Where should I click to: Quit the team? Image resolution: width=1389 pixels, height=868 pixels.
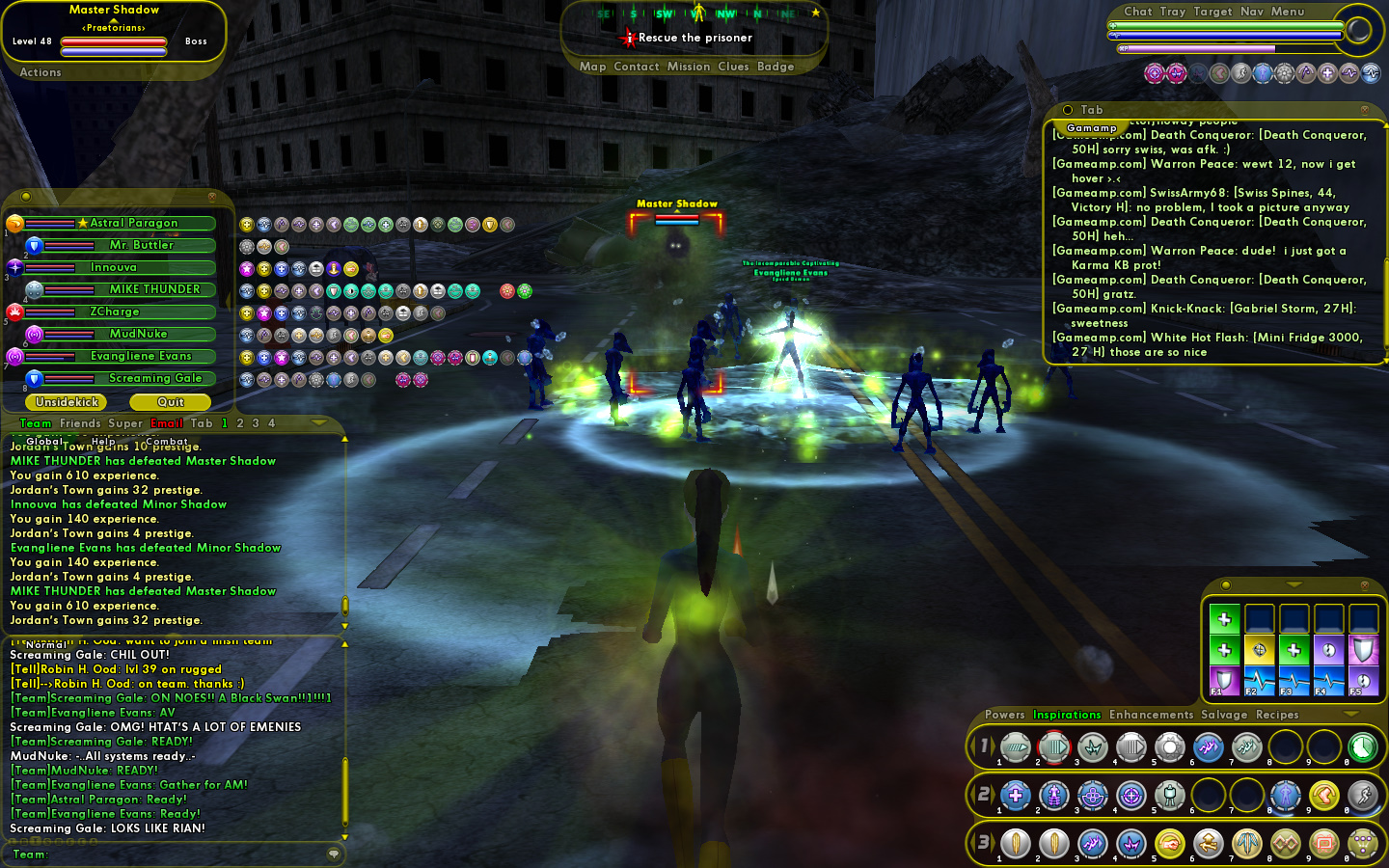[x=171, y=402]
